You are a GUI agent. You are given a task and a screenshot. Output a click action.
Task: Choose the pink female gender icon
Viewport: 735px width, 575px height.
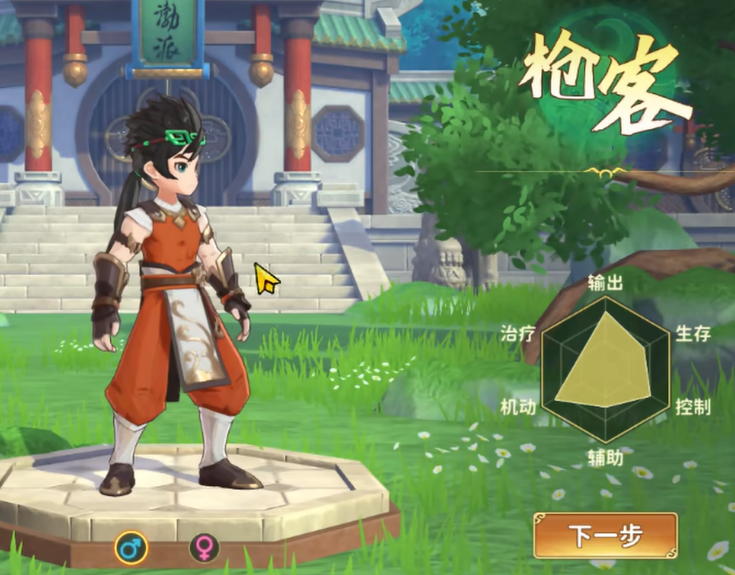click(x=204, y=547)
